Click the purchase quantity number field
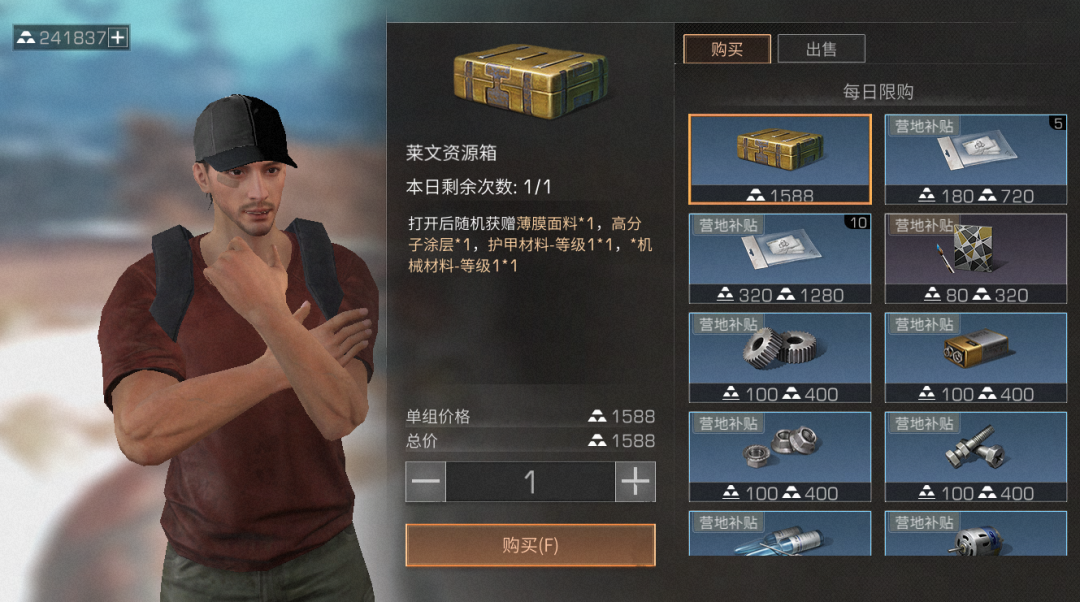The image size is (1080, 602). click(x=530, y=482)
